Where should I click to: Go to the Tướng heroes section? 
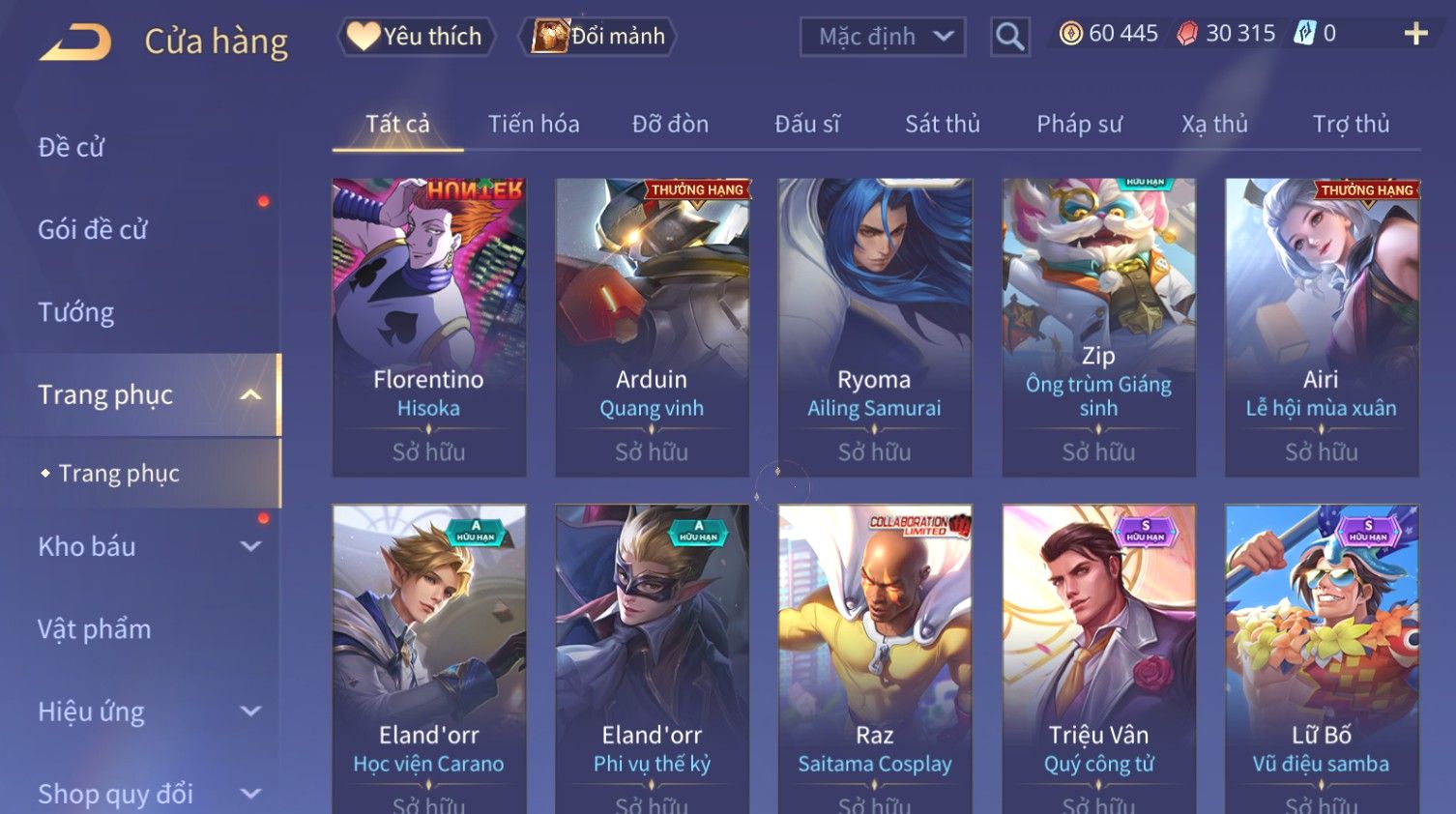[x=76, y=312]
